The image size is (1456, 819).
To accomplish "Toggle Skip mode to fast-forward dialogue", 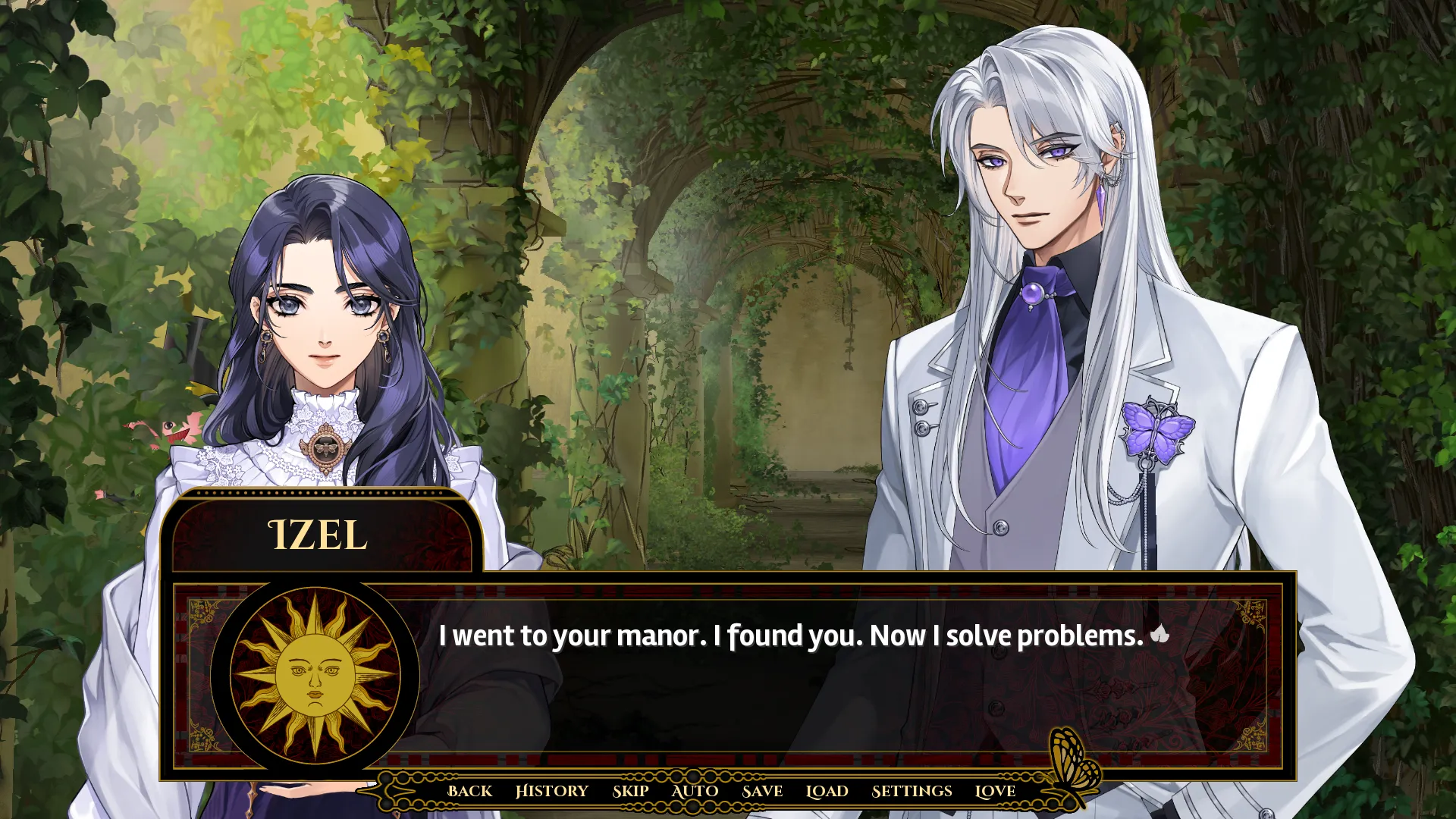I will click(630, 791).
